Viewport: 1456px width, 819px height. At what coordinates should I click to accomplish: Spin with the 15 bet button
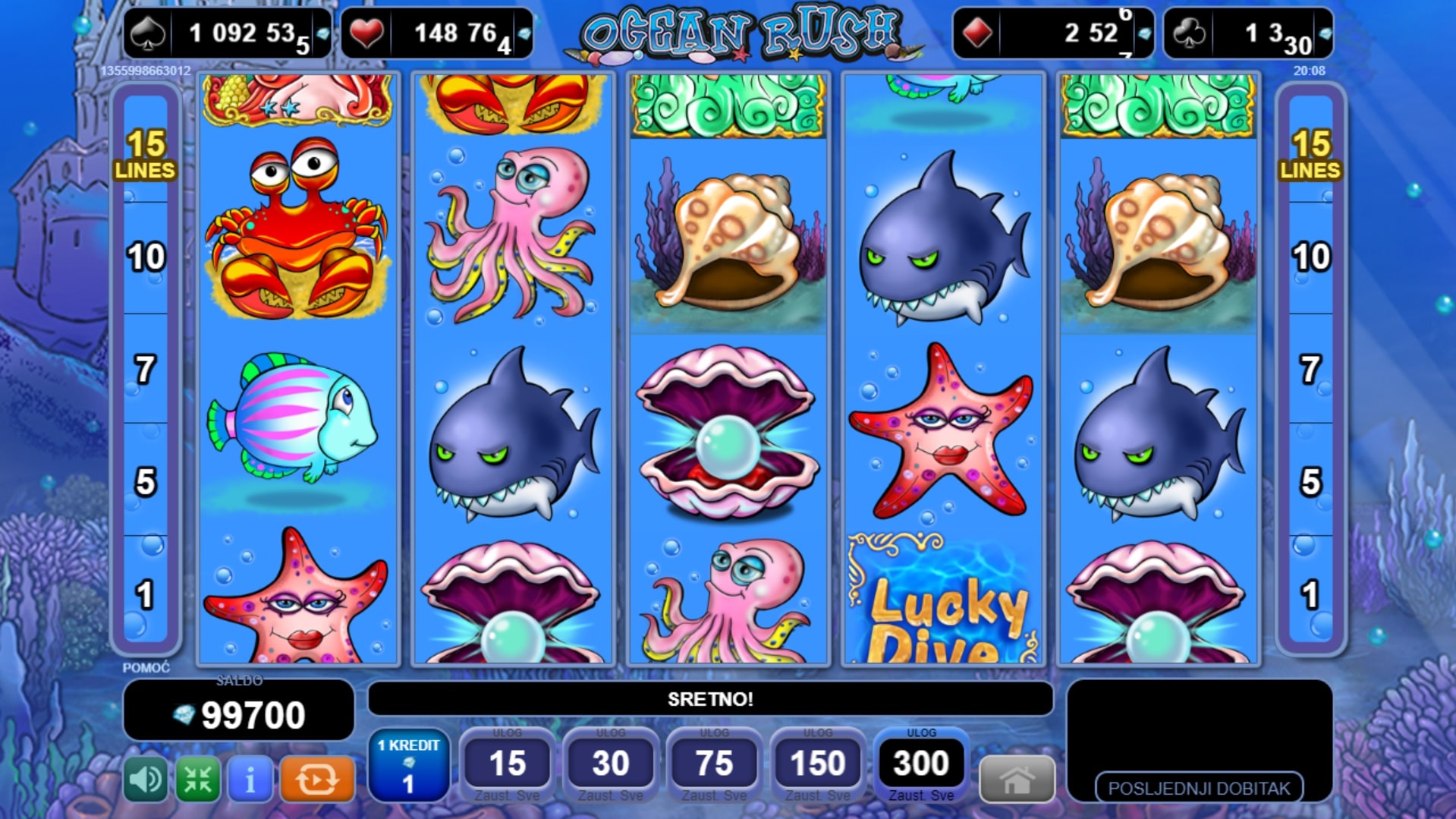pos(507,764)
